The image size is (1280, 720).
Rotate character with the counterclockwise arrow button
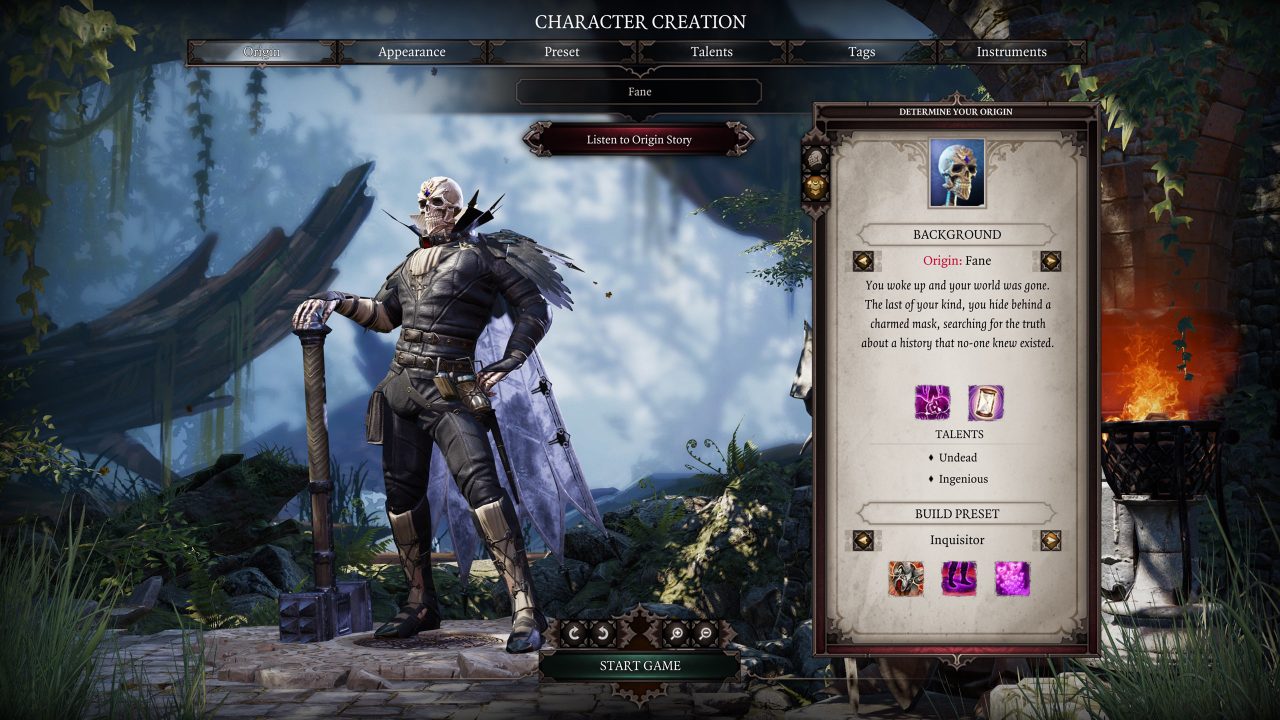(x=602, y=632)
